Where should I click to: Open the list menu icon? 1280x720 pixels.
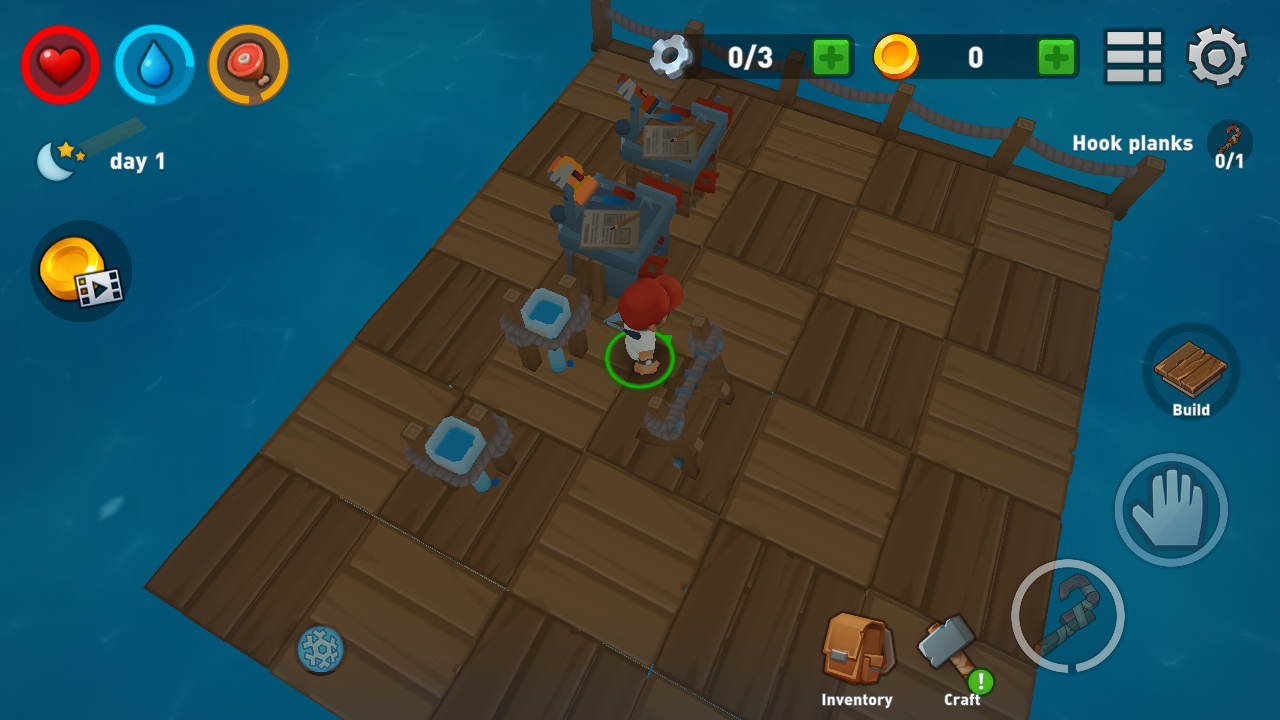(1134, 57)
